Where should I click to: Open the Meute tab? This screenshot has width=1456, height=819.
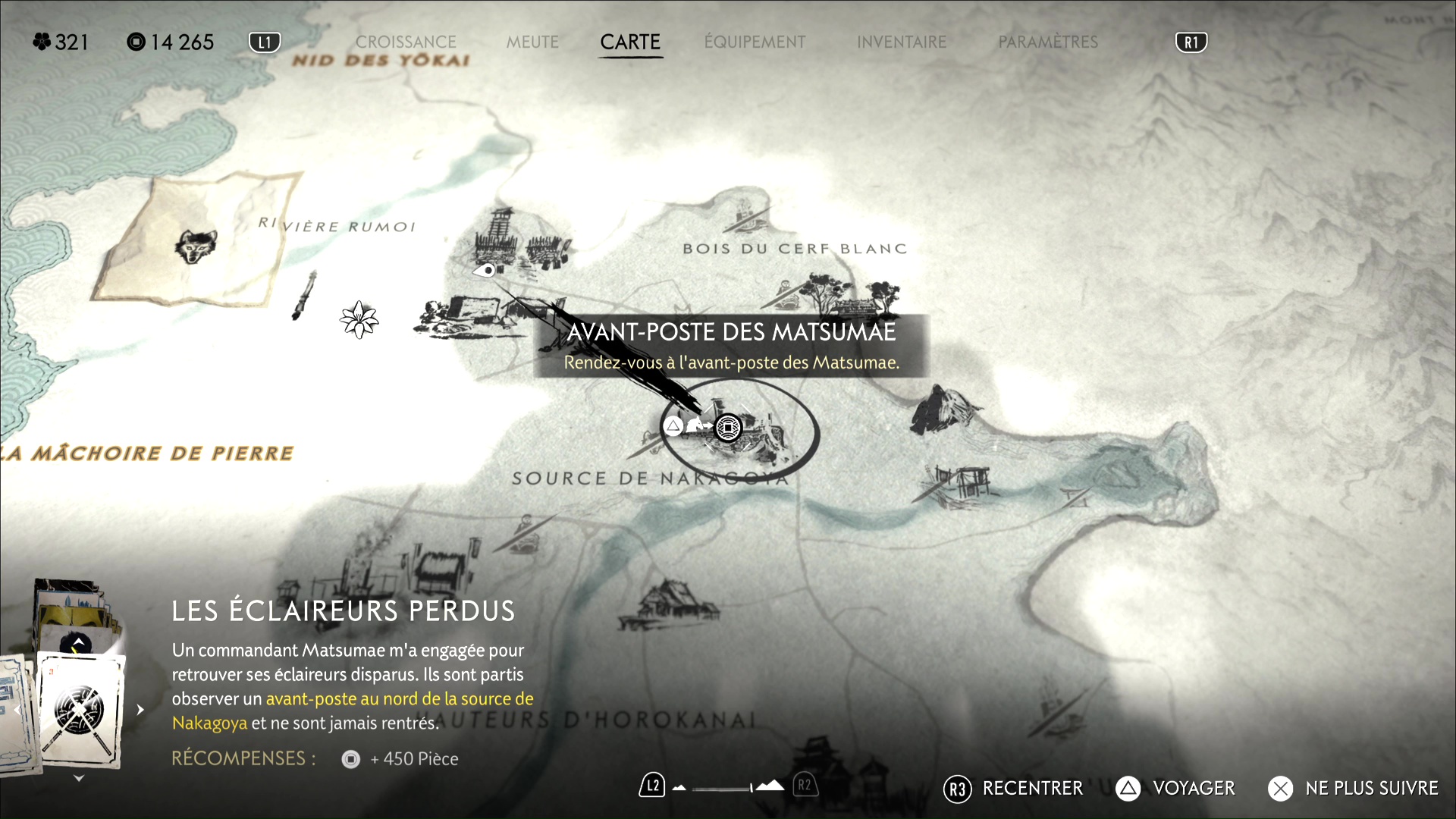point(532,42)
